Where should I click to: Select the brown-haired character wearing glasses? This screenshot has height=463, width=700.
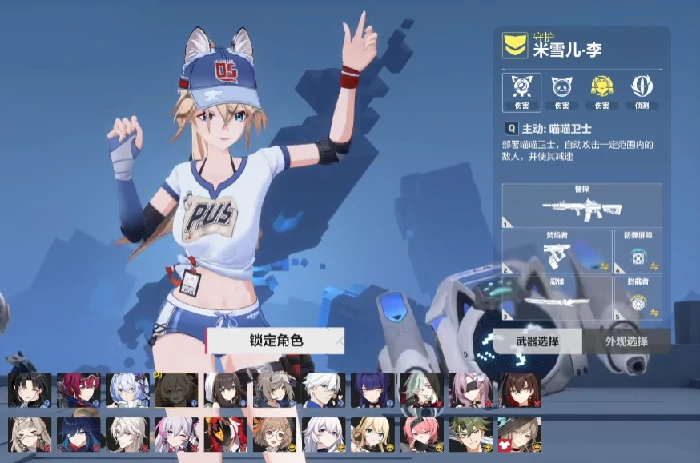pyautogui.click(x=273, y=434)
